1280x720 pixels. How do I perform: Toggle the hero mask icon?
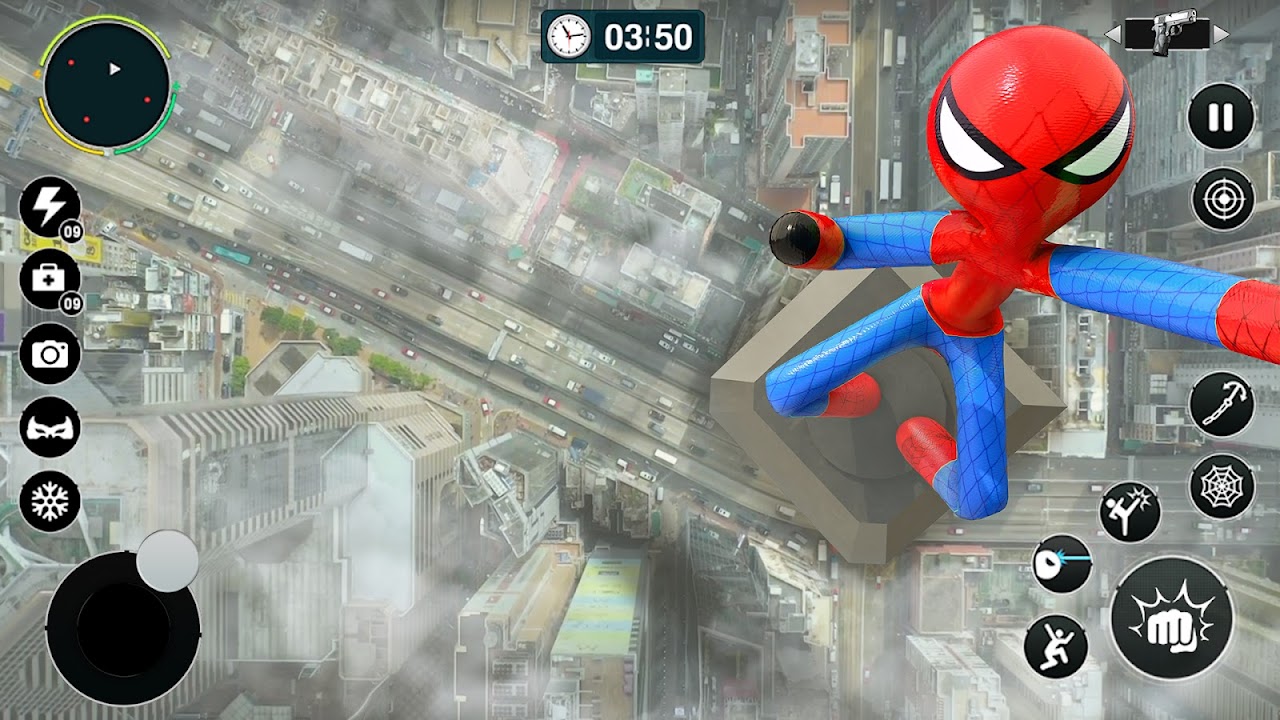pyautogui.click(x=49, y=427)
